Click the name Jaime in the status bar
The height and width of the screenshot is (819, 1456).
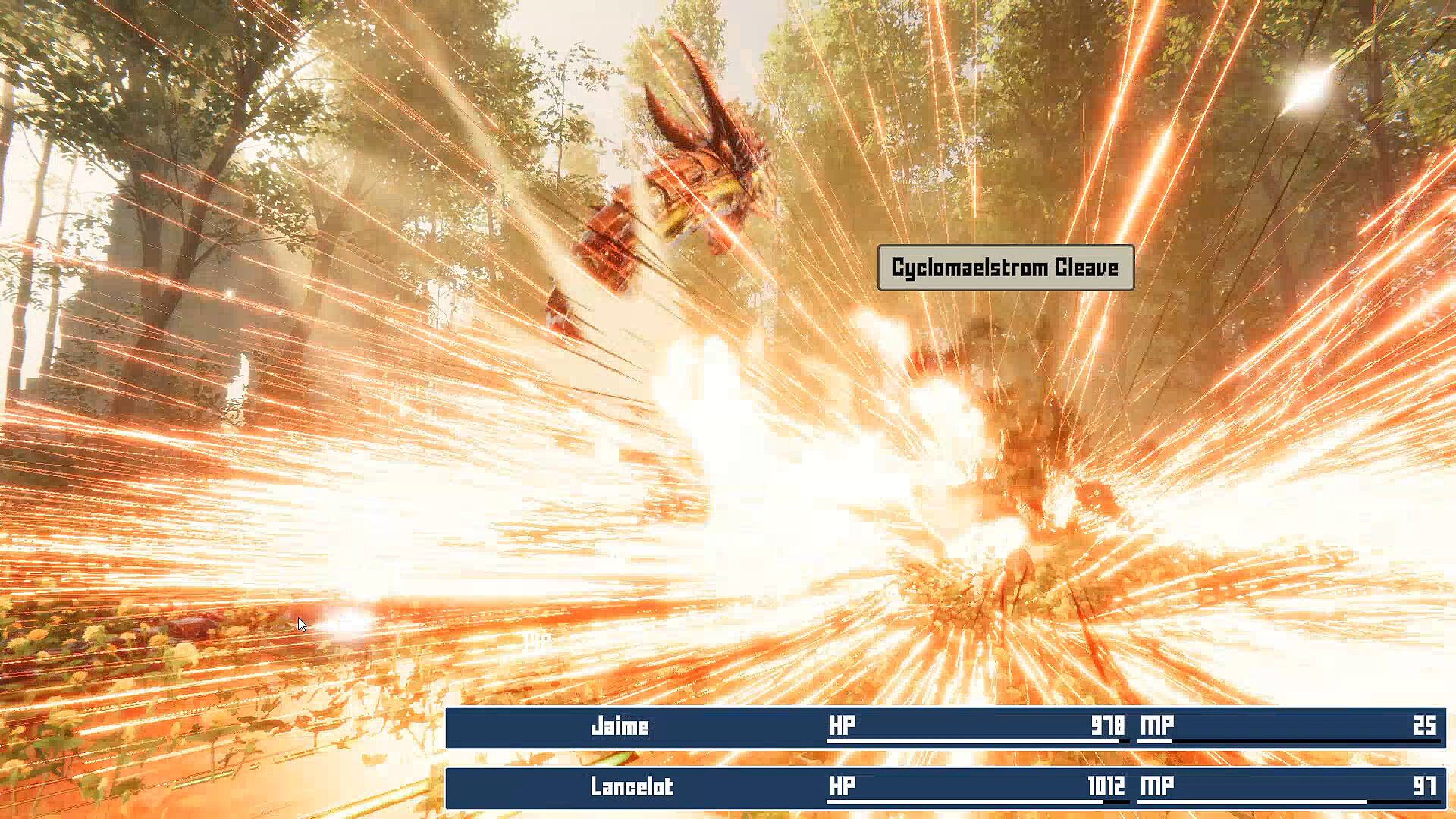[x=620, y=726]
